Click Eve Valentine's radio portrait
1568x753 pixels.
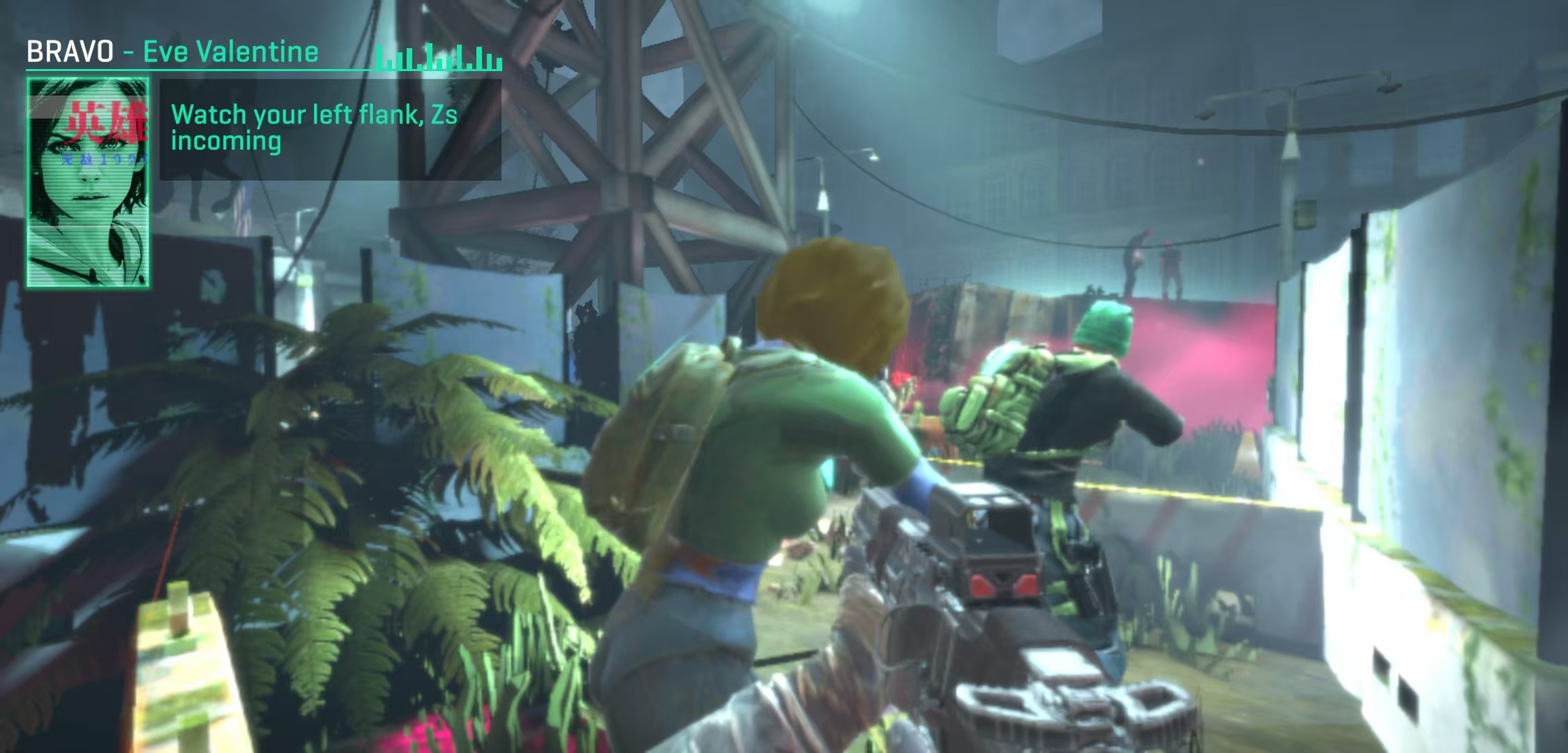[x=88, y=183]
